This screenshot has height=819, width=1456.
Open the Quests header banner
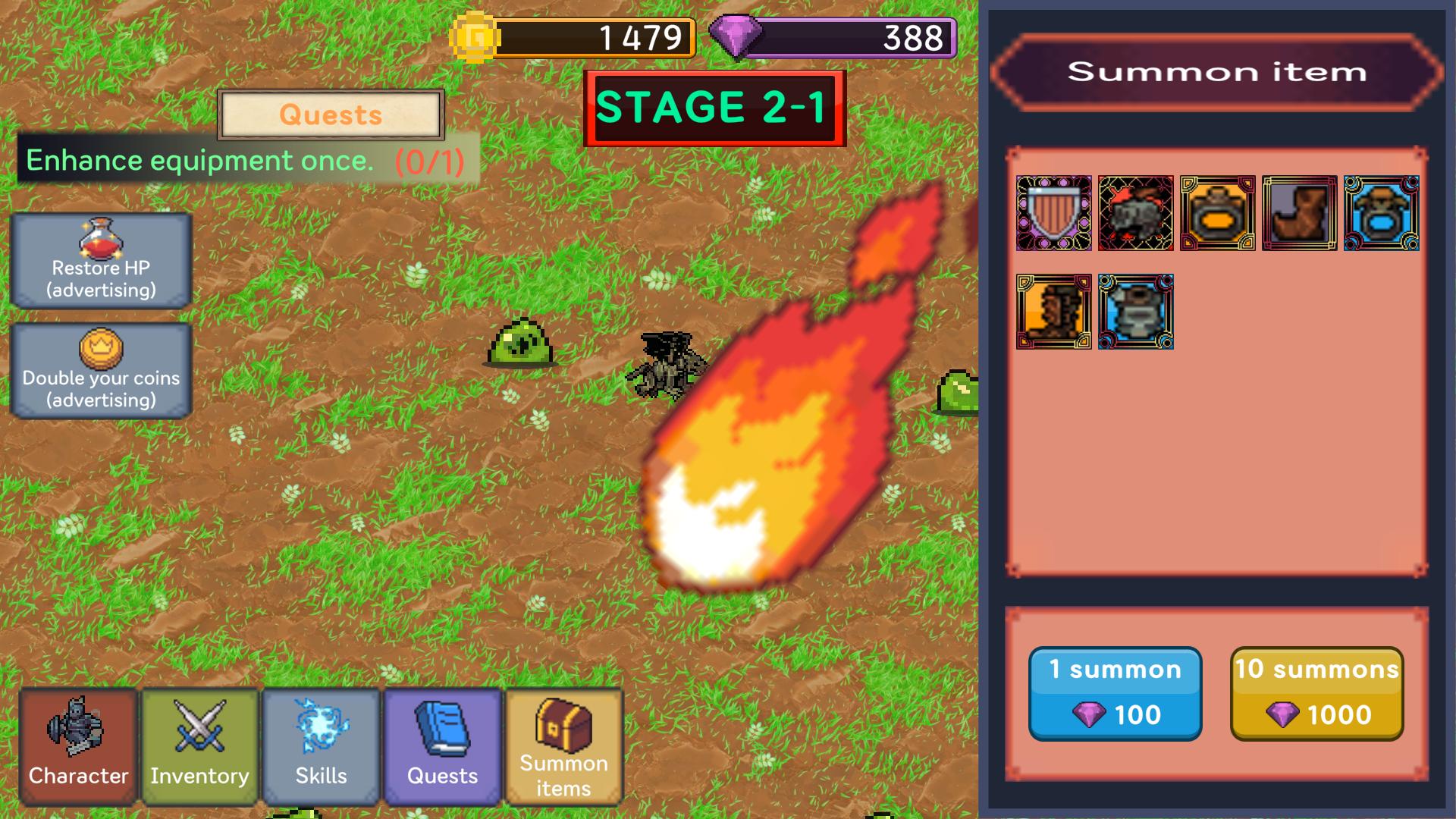point(331,116)
